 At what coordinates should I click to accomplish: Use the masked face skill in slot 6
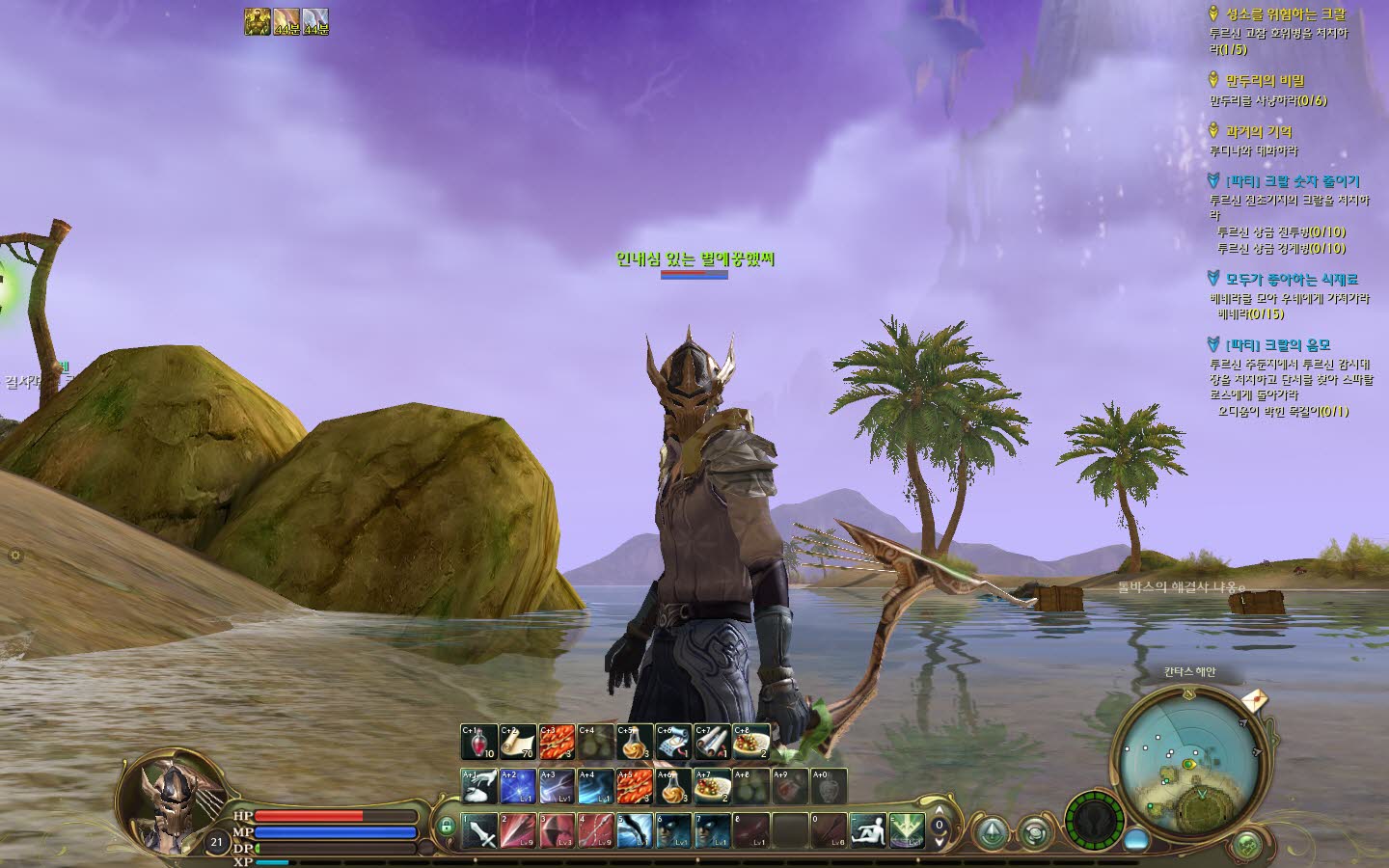[673, 830]
